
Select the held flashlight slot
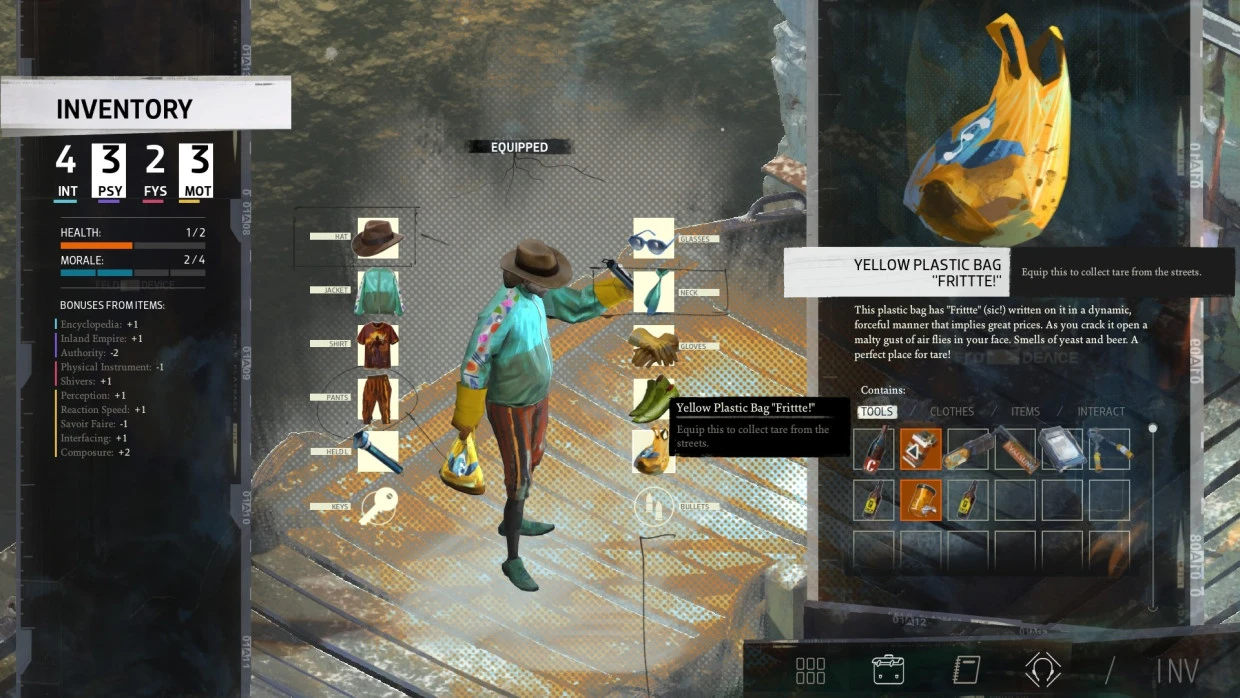click(378, 452)
